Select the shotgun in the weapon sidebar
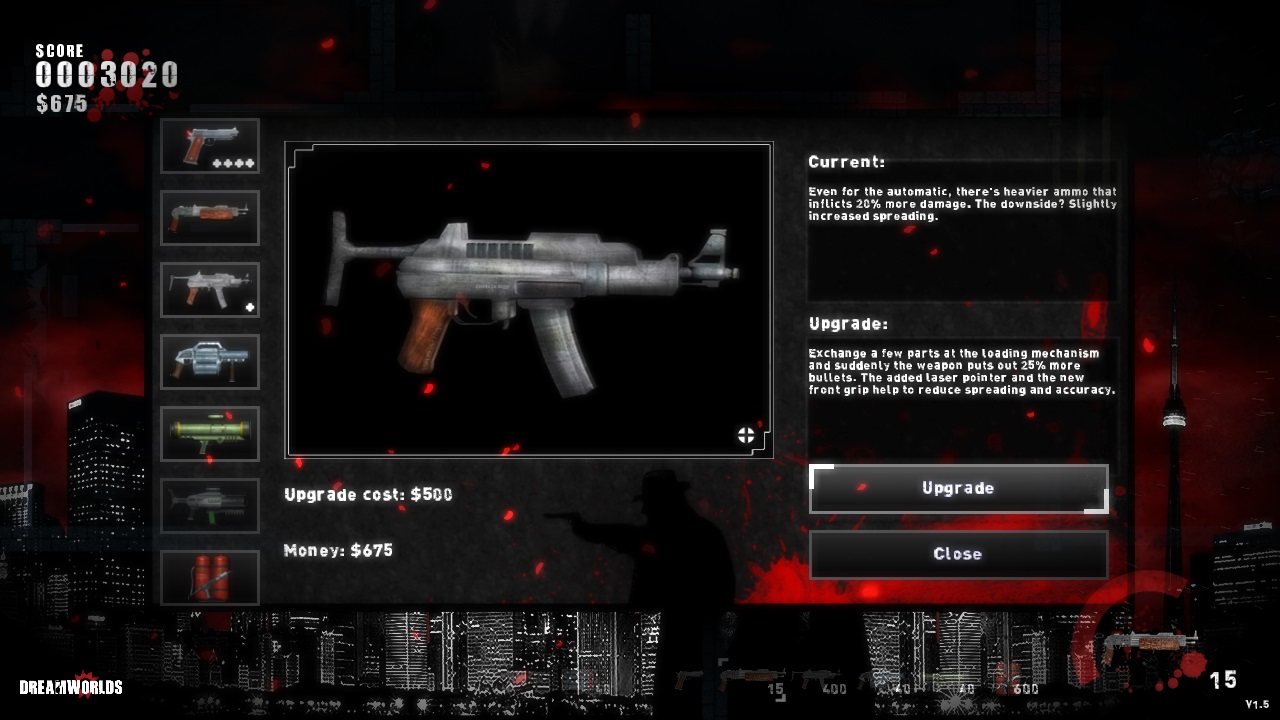This screenshot has height=720, width=1280. point(209,217)
